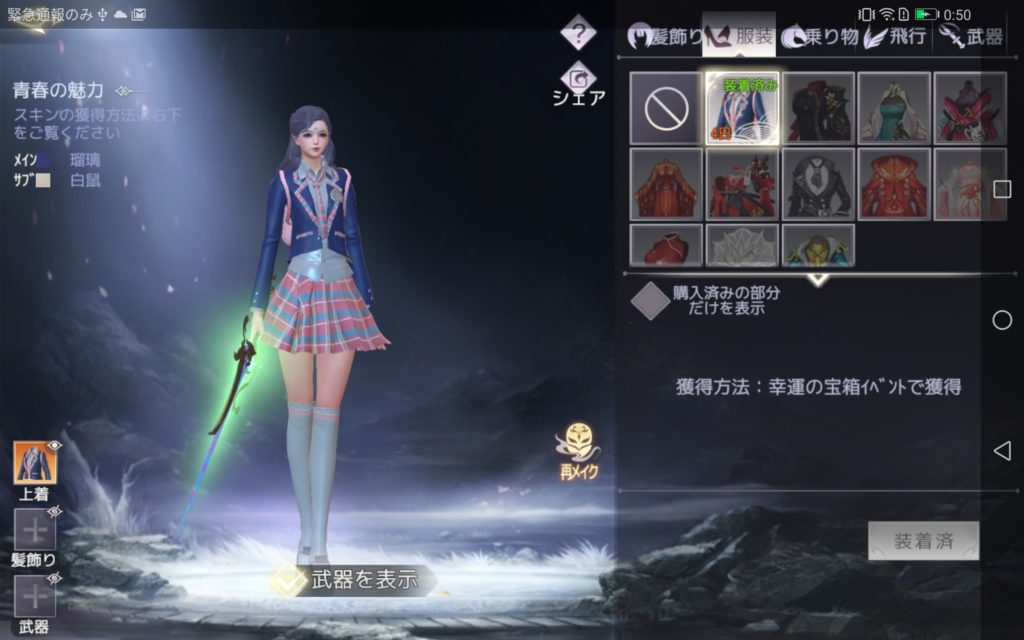Open the empty 髪飾り hair accessory slot

(35, 529)
